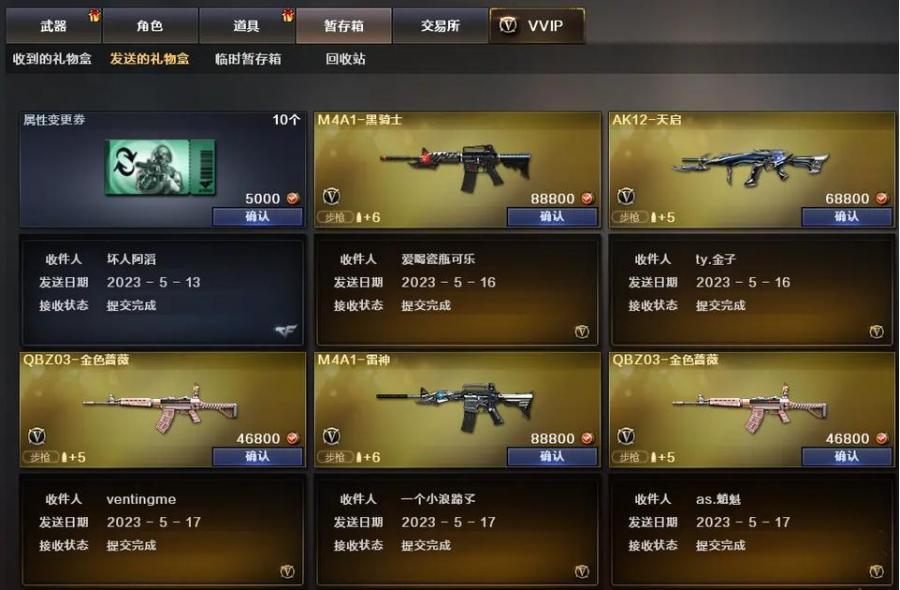Open the 回收站 recycle bin

pyautogui.click(x=345, y=59)
